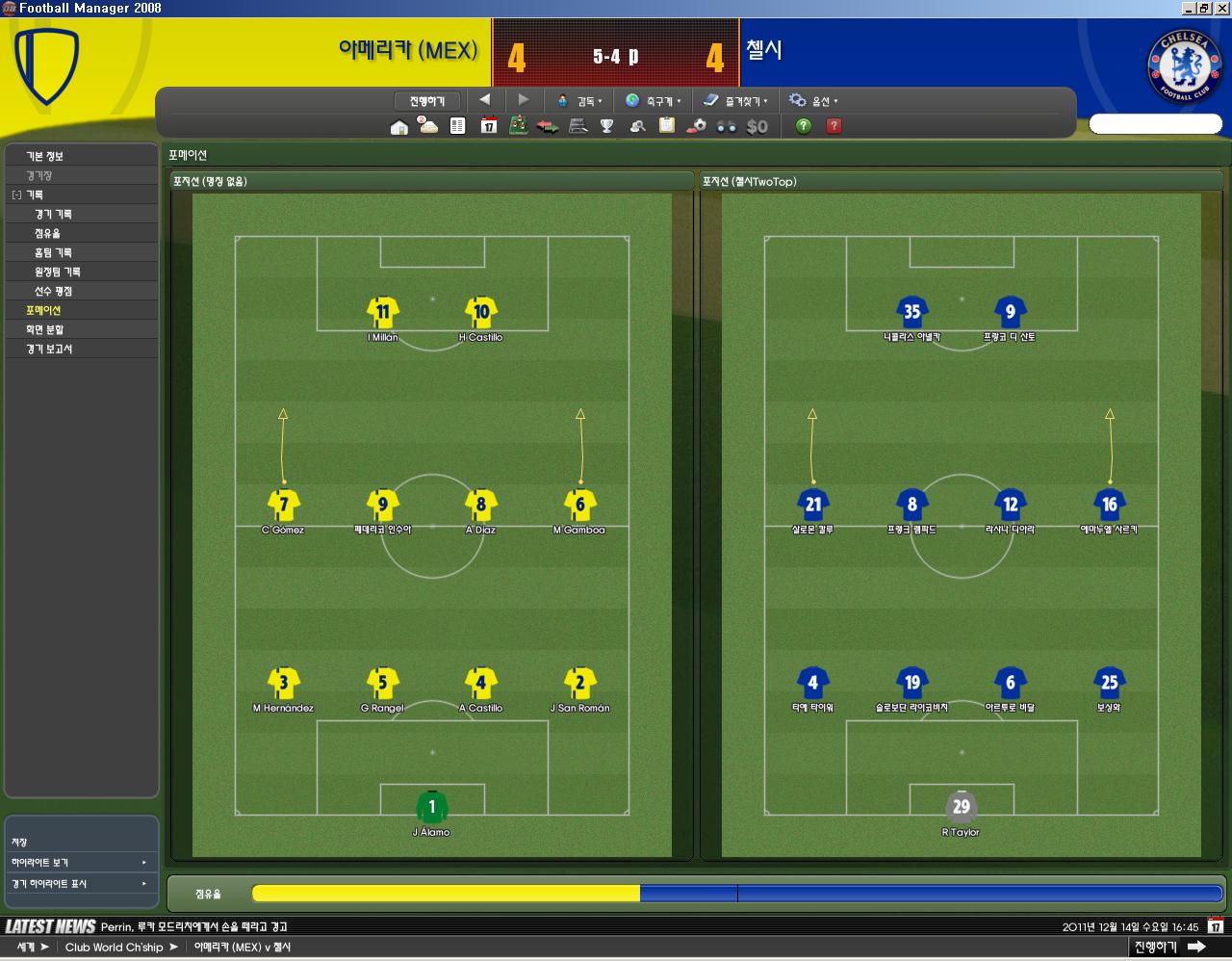This screenshot has height=961, width=1232.
Task: Open the 축구계 dropdown menu
Action: point(653,101)
